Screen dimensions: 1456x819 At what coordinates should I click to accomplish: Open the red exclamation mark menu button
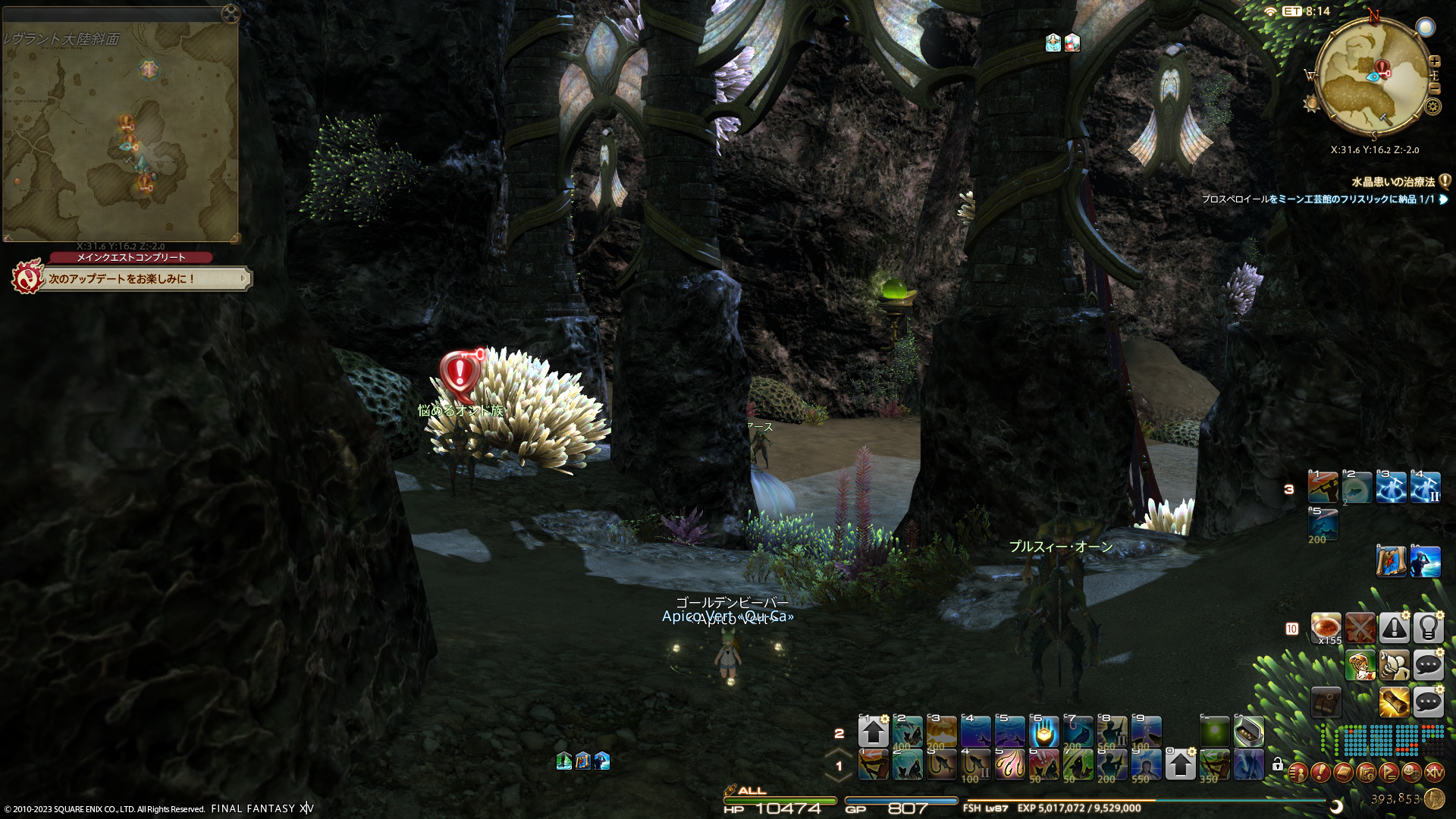[1320, 773]
